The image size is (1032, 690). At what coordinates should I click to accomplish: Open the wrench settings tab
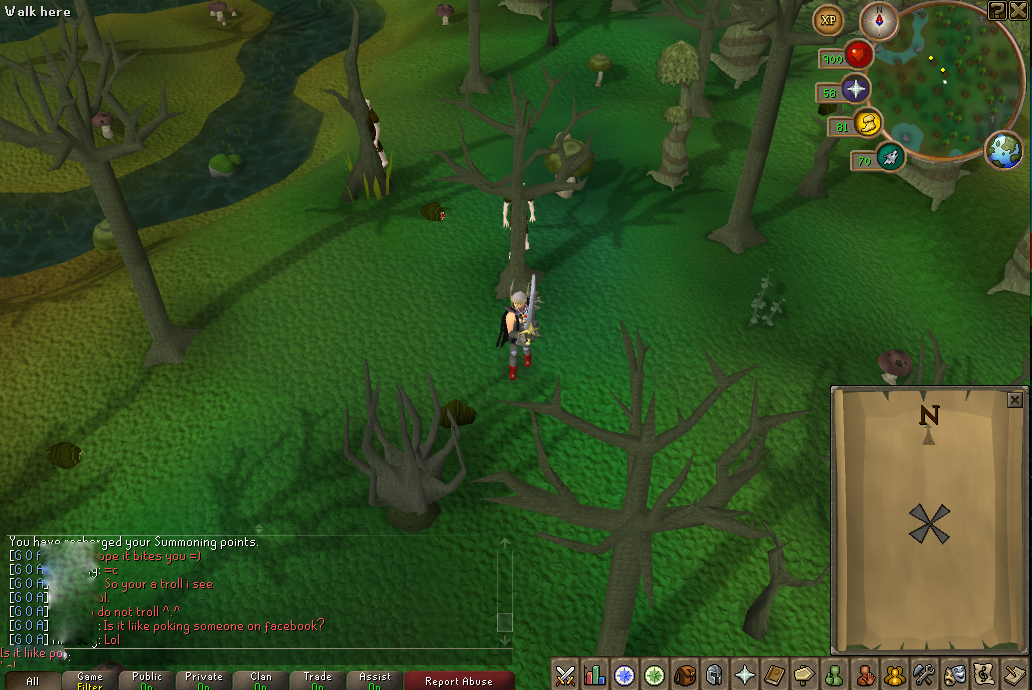point(925,675)
